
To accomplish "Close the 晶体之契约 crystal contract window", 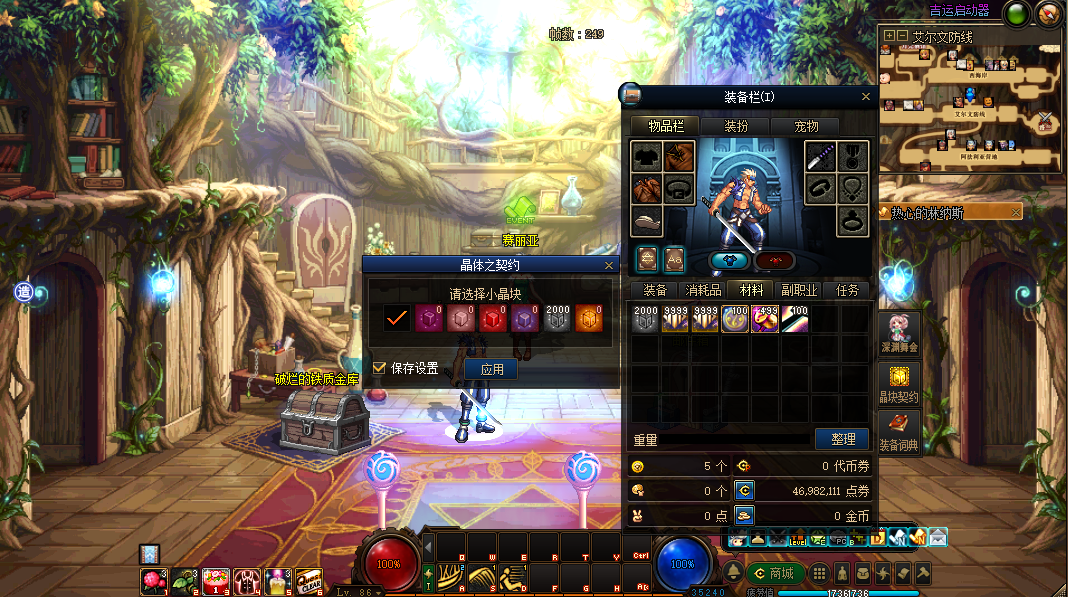I will (609, 265).
